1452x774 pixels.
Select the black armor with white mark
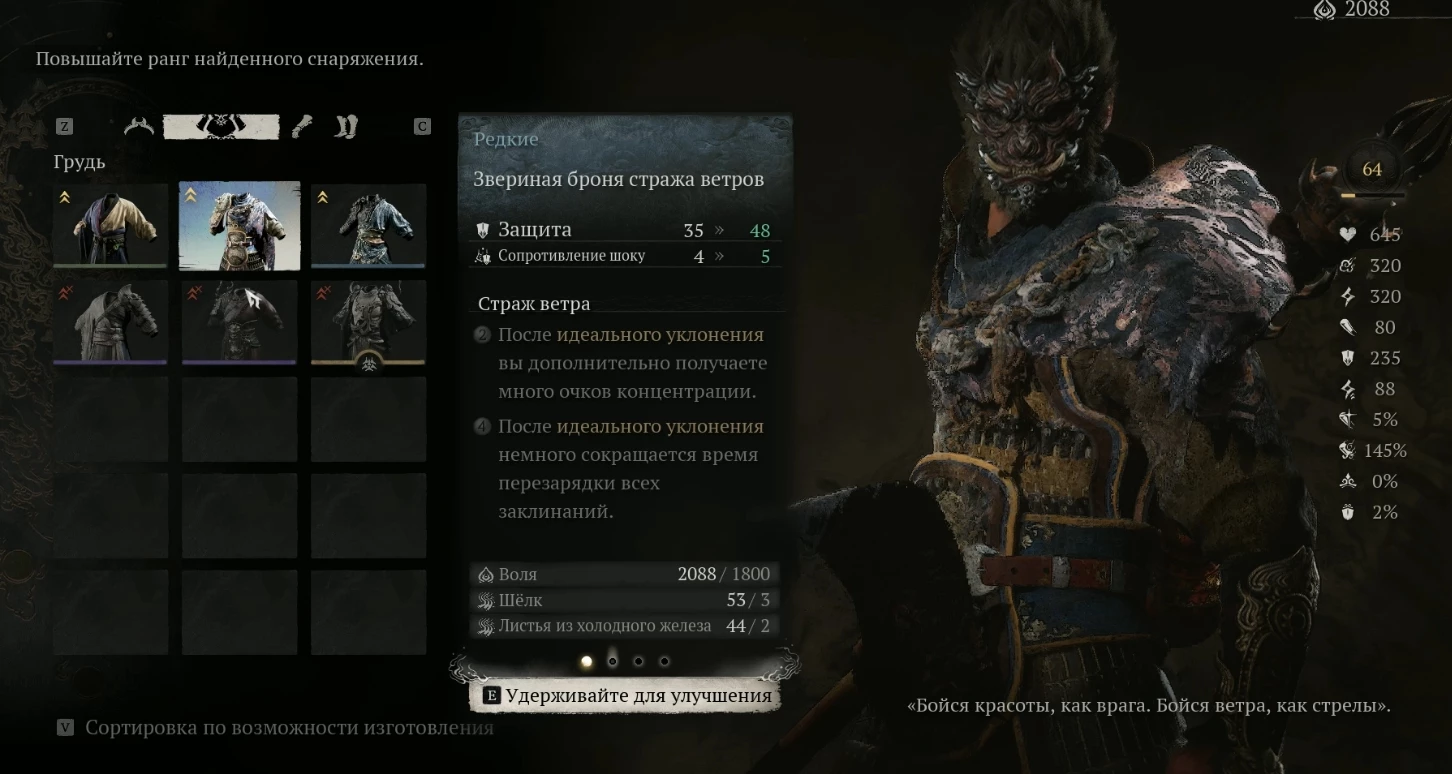(x=239, y=322)
